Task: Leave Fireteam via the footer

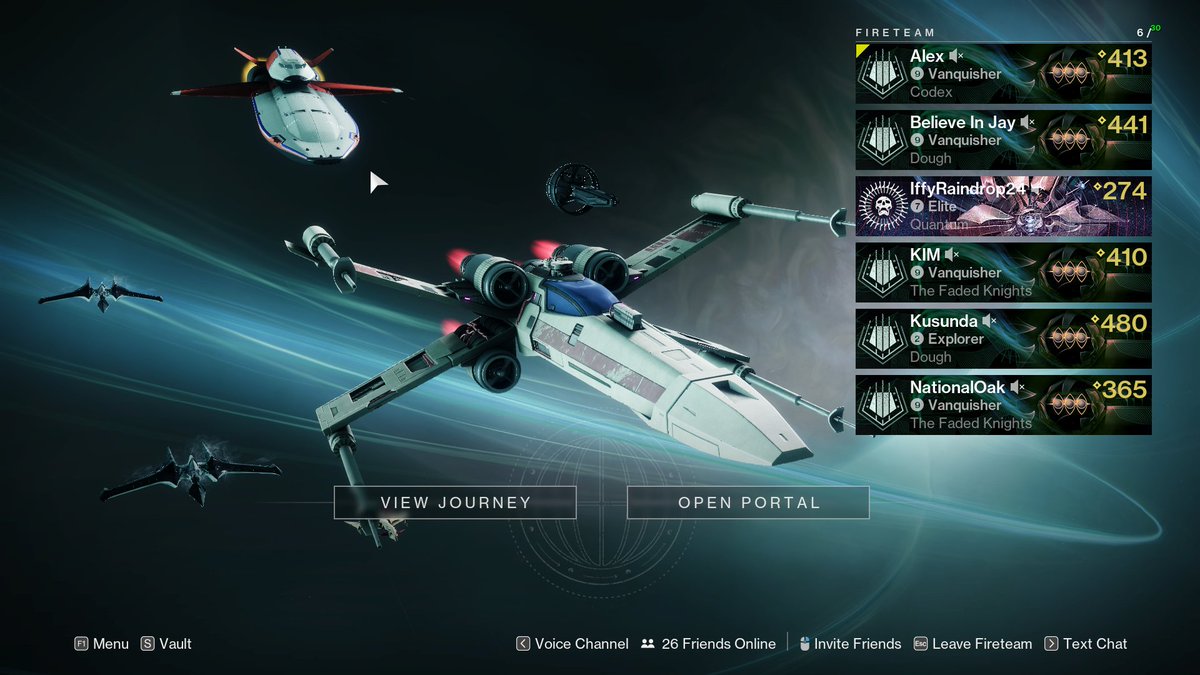Action: 972,644
